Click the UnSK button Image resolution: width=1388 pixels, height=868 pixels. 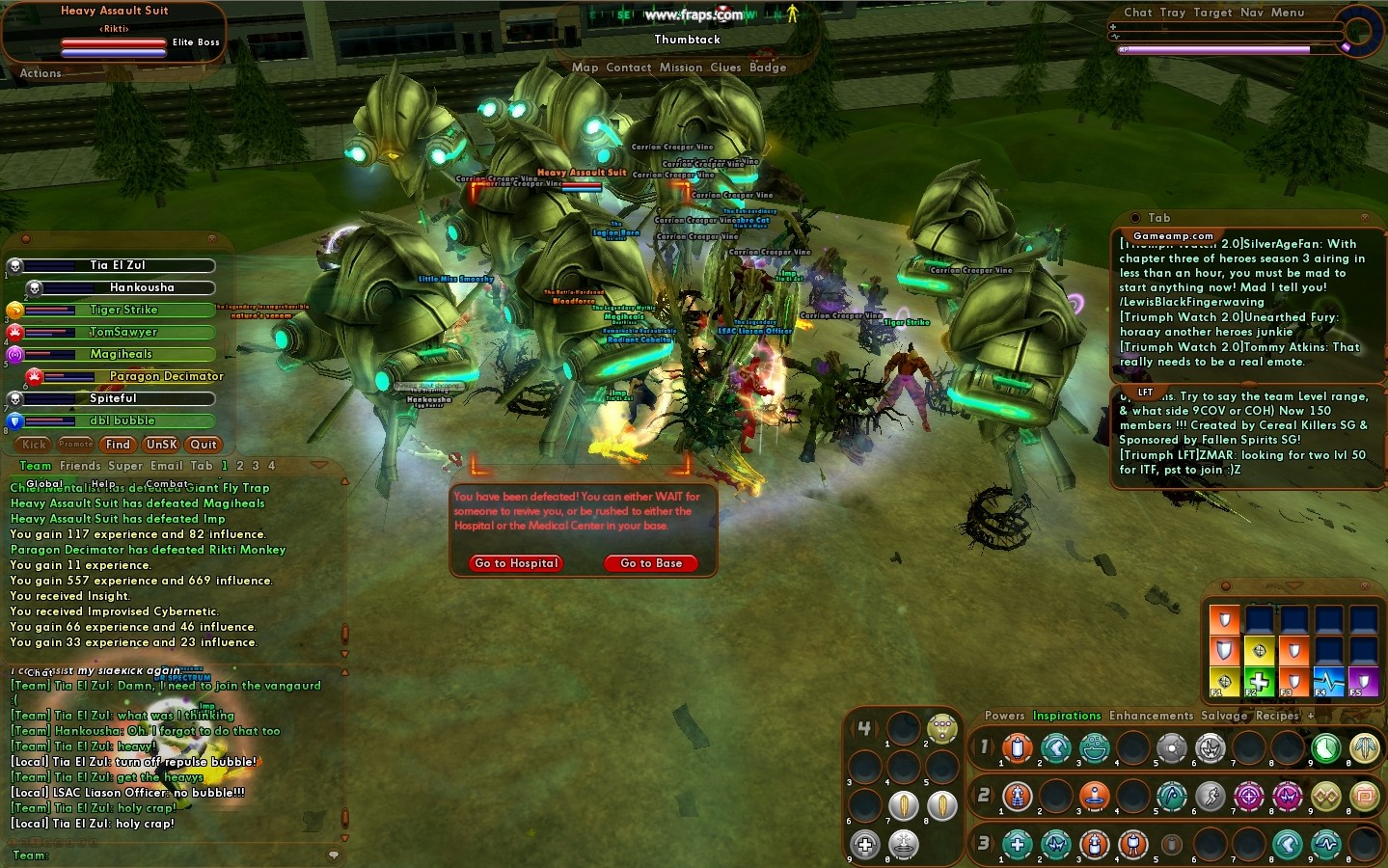click(161, 445)
